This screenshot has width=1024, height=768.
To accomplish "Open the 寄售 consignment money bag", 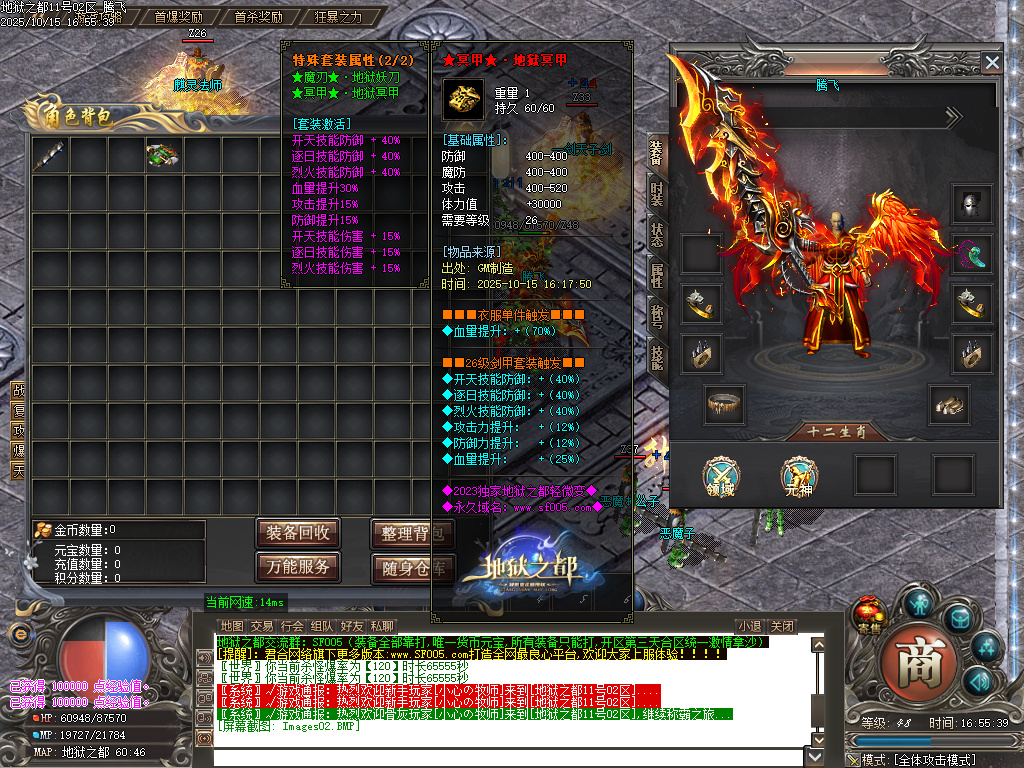I will pos(868,612).
